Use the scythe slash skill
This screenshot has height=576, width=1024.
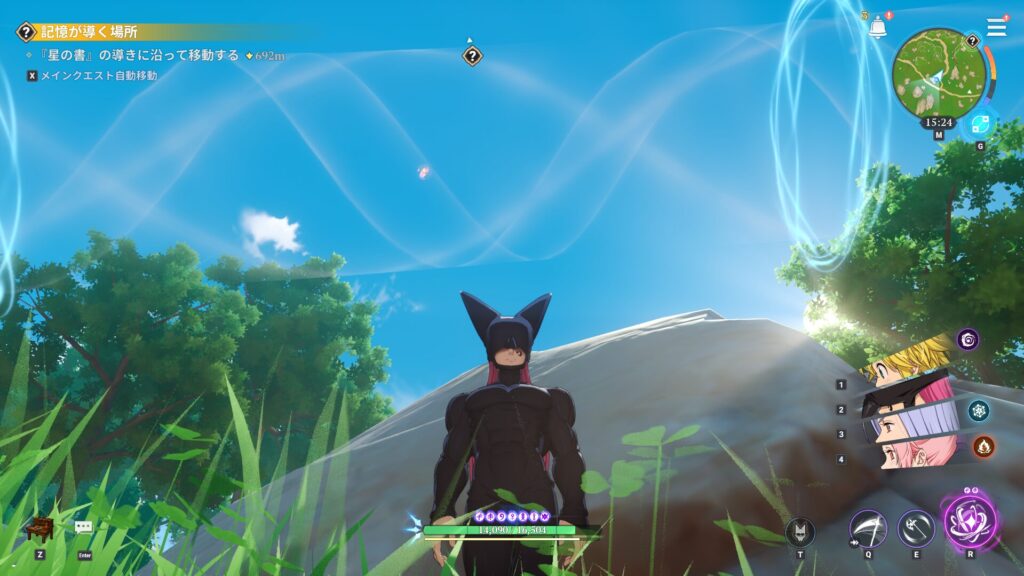coord(867,527)
